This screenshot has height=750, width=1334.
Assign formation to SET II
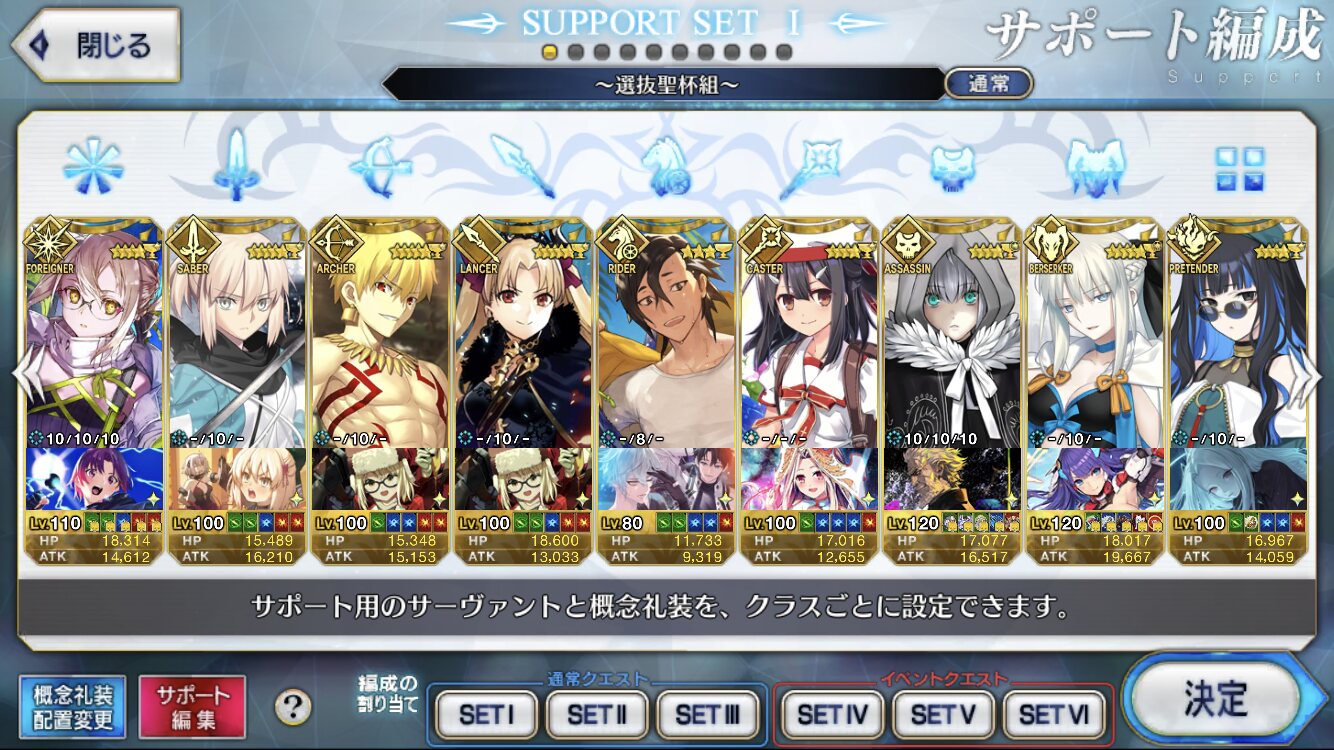pyautogui.click(x=597, y=715)
